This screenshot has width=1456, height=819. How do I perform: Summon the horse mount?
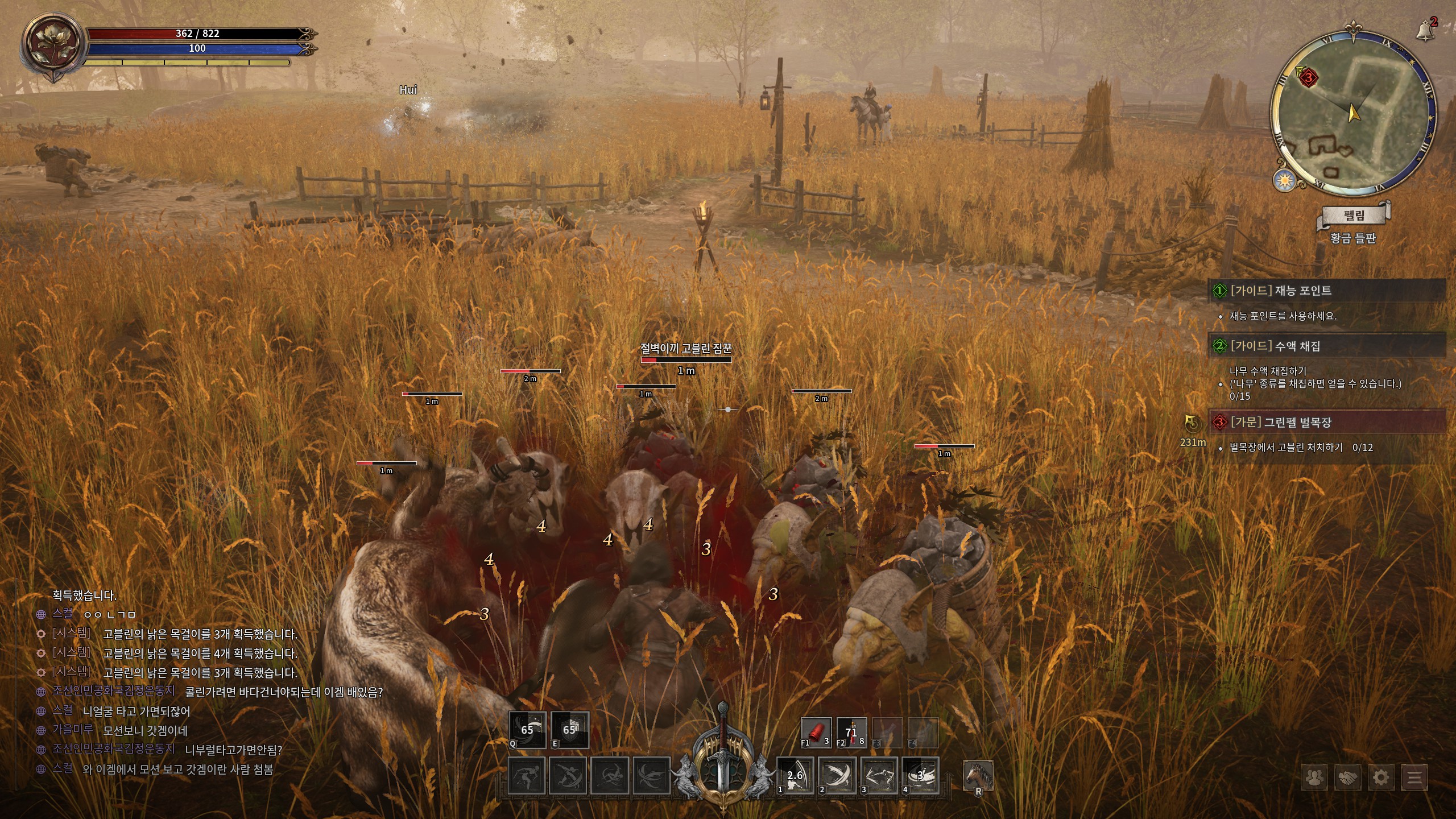pos(978,776)
